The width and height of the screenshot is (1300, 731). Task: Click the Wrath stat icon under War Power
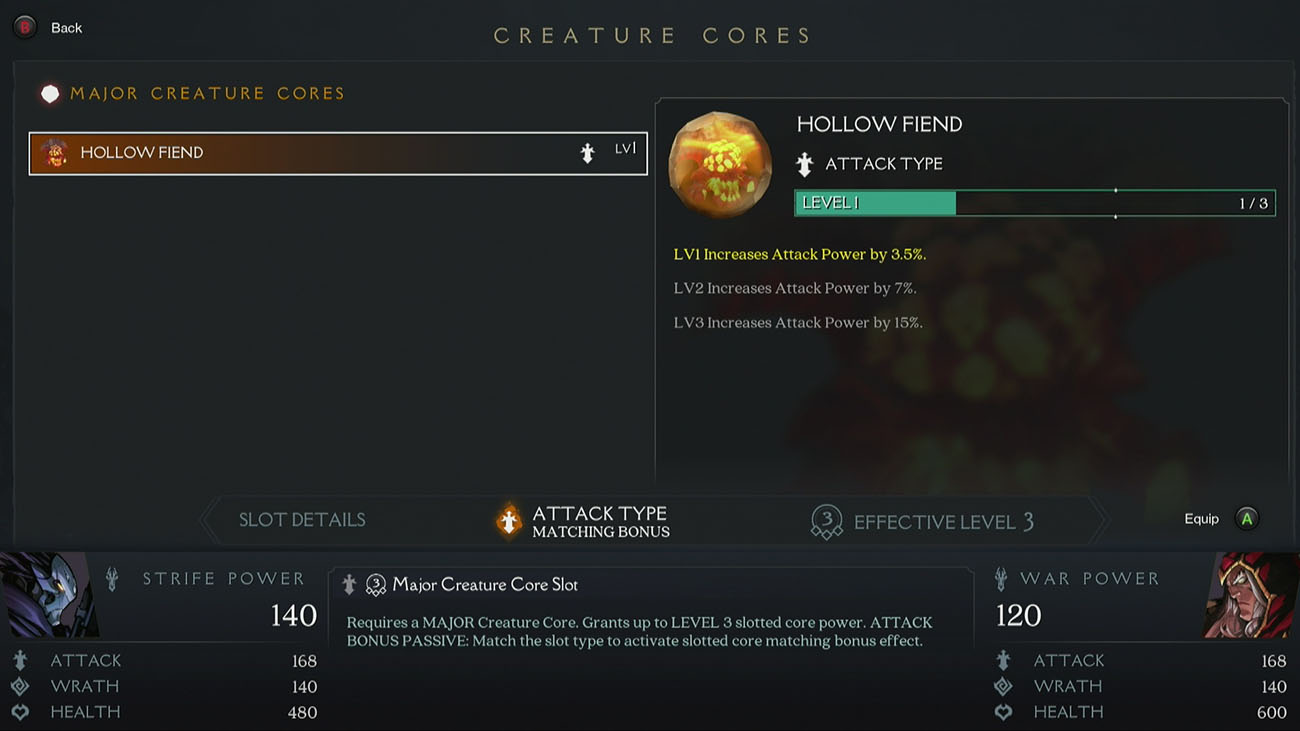point(1003,686)
